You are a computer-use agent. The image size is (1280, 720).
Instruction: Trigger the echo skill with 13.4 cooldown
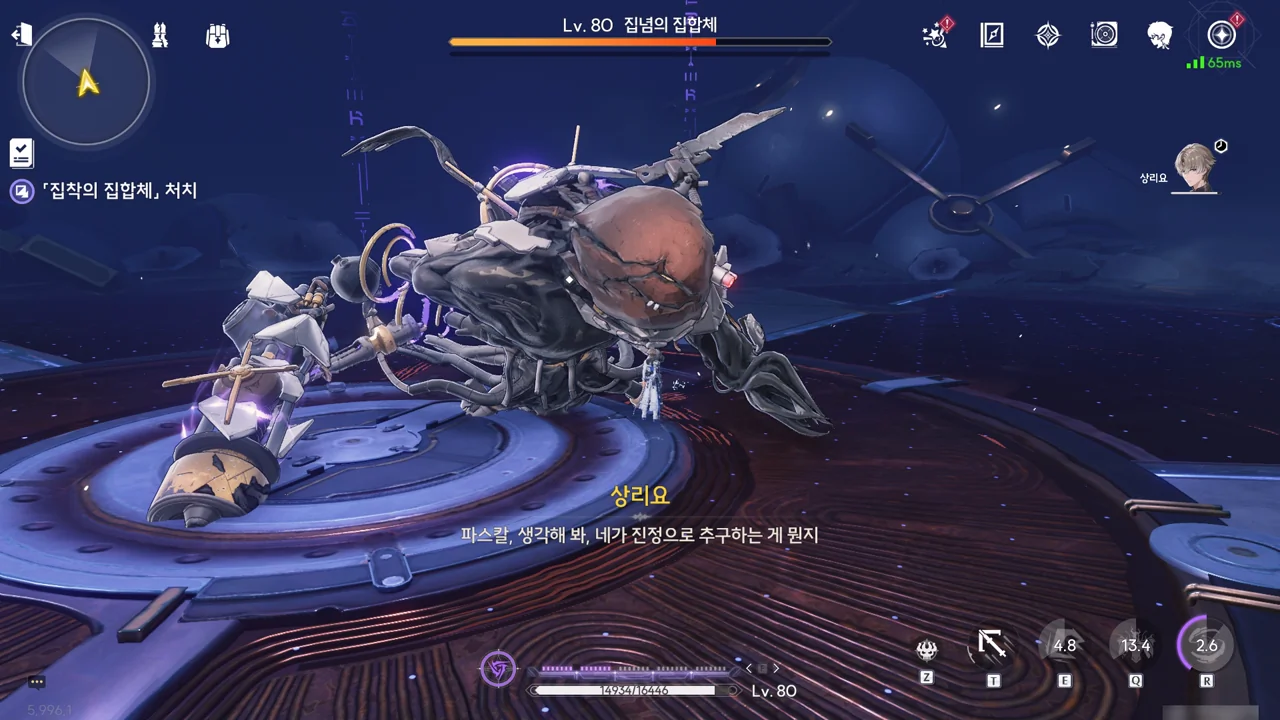[x=1135, y=645]
